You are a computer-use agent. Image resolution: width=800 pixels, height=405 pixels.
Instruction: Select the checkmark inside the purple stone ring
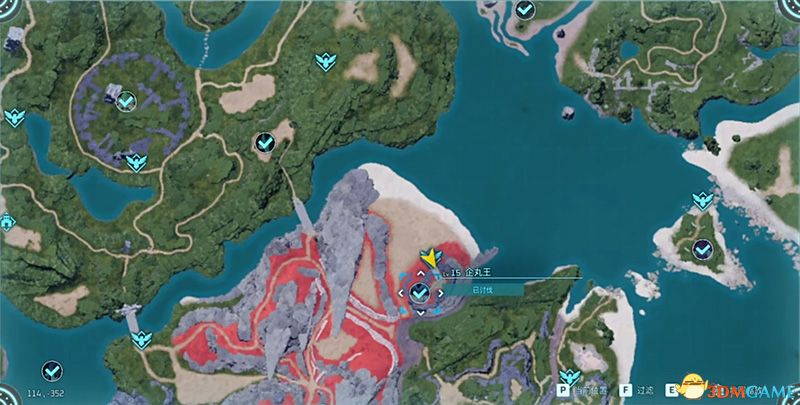click(126, 101)
